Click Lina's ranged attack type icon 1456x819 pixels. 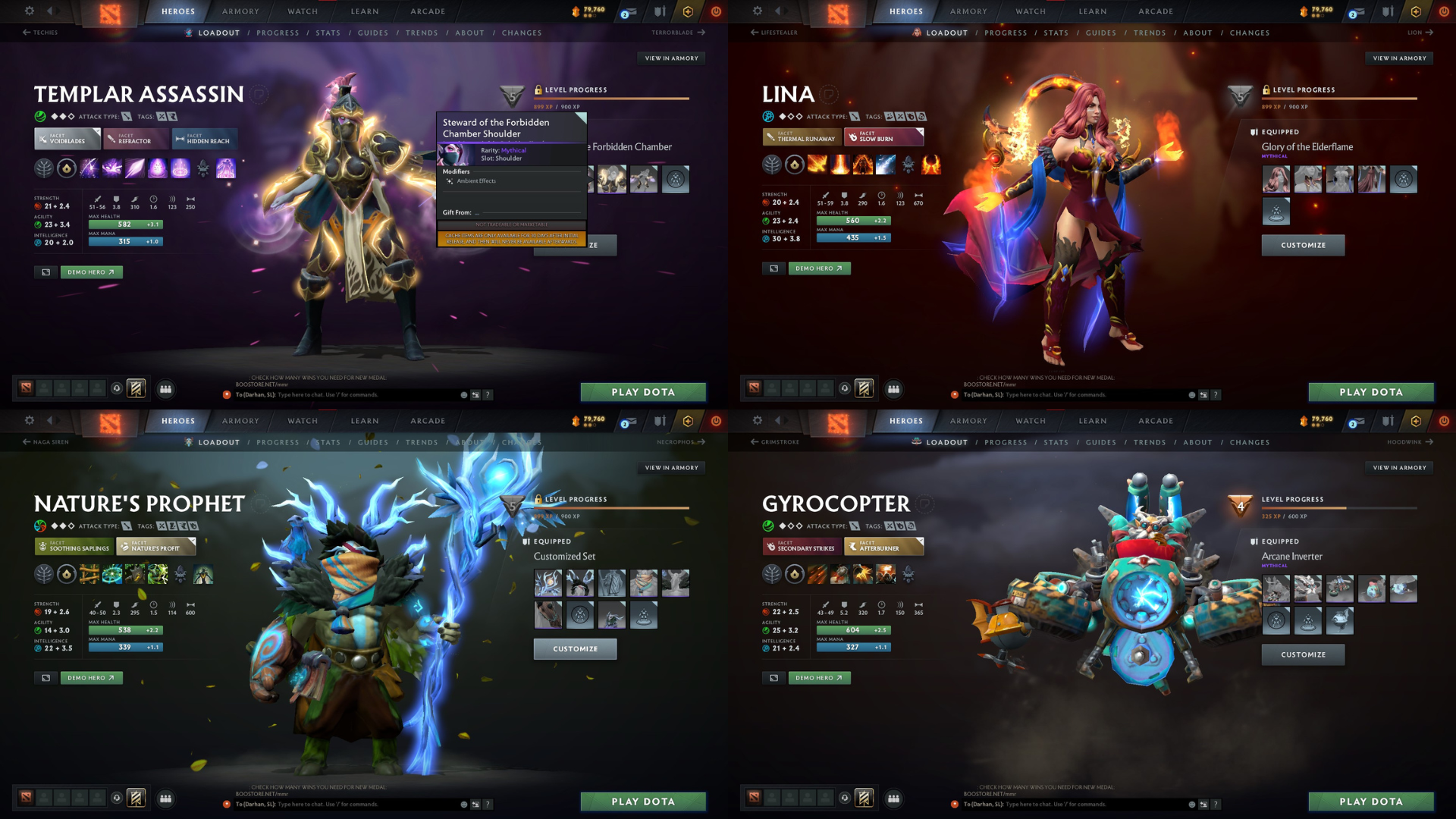point(855,116)
